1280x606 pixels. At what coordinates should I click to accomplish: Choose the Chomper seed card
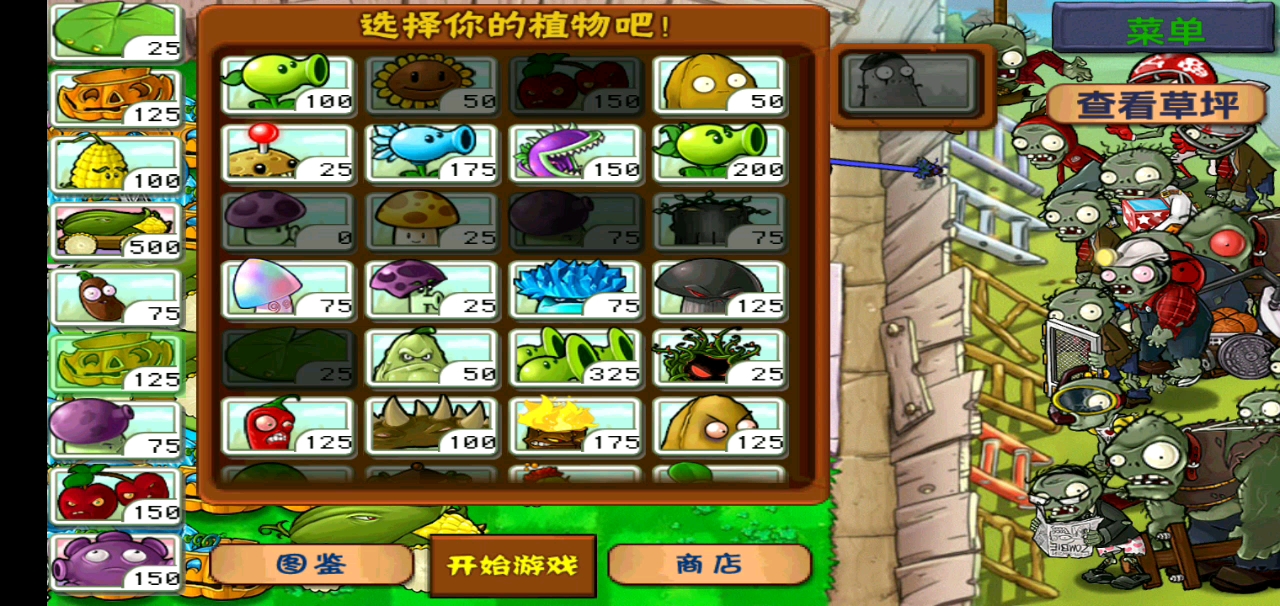click(576, 152)
